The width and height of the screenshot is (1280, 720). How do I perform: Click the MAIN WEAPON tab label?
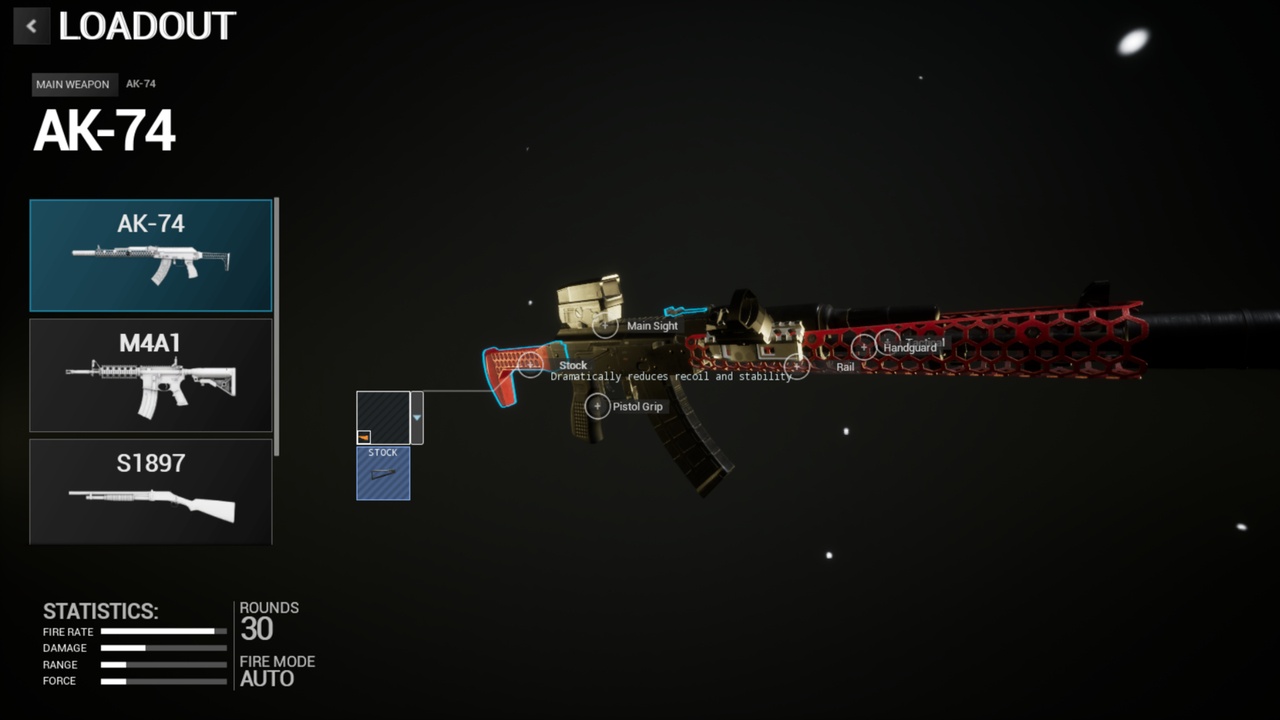point(72,84)
